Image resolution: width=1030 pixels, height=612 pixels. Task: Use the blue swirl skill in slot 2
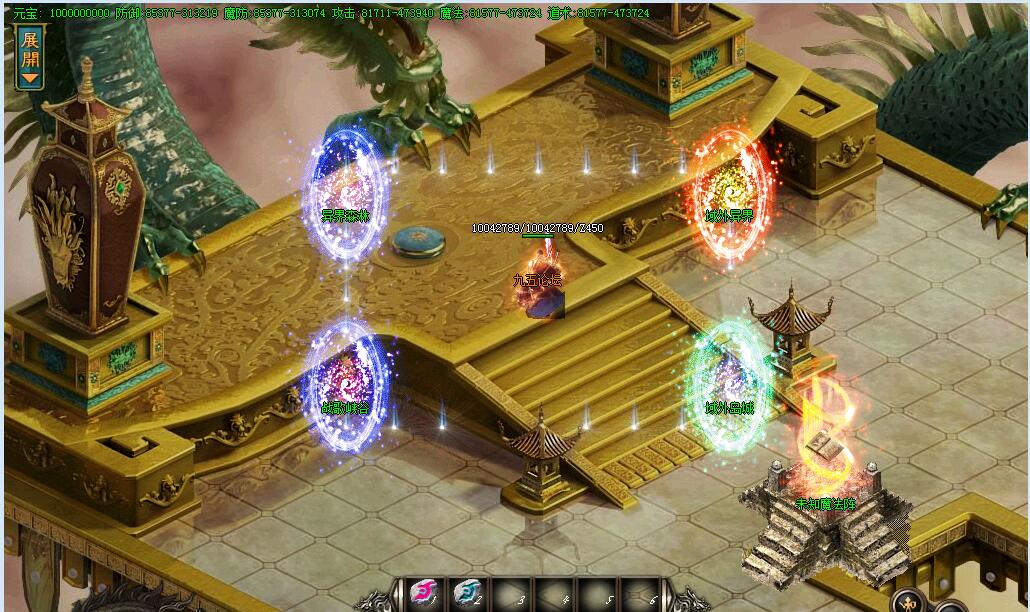tap(468, 595)
